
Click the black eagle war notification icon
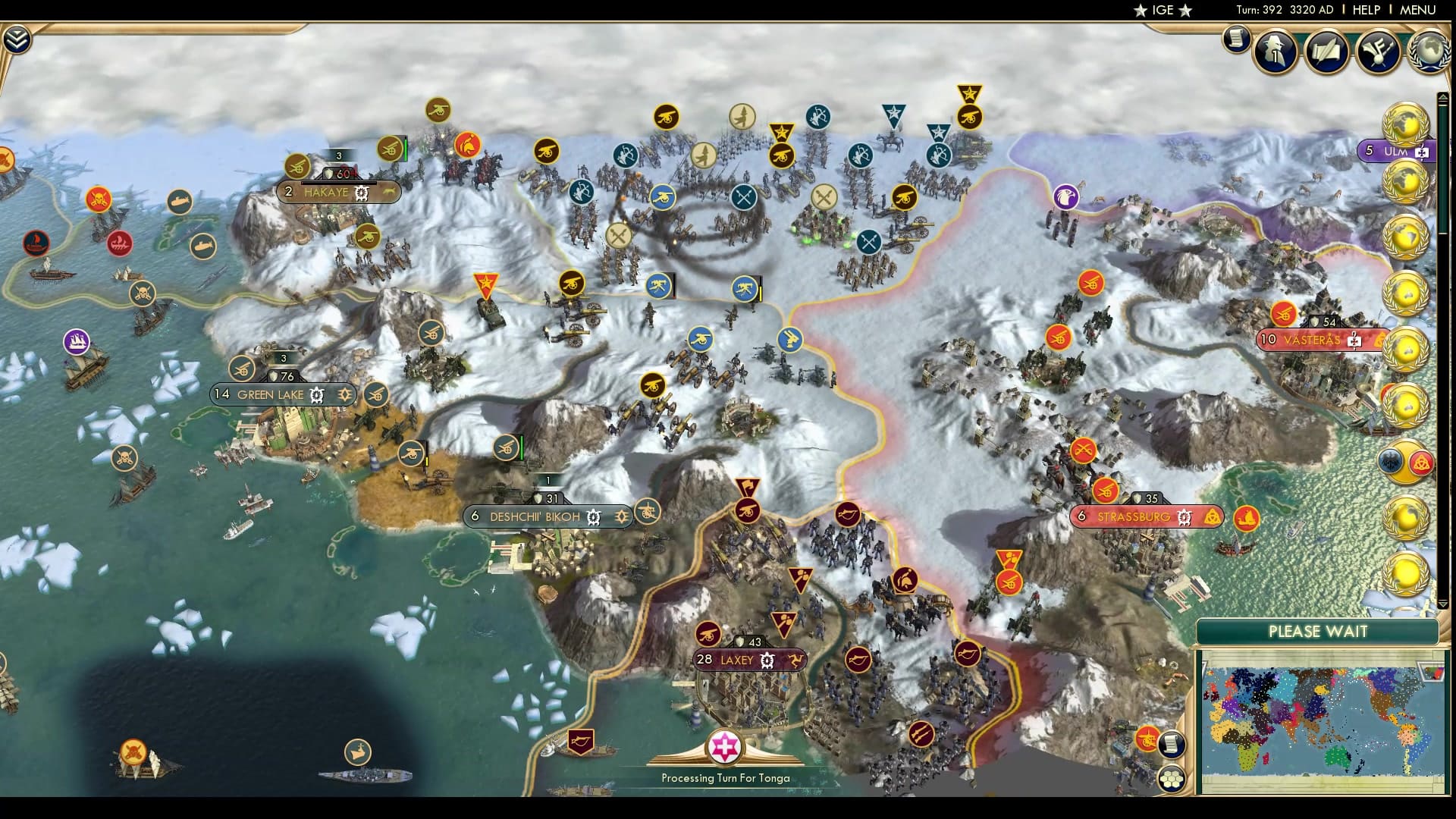(x=1391, y=460)
